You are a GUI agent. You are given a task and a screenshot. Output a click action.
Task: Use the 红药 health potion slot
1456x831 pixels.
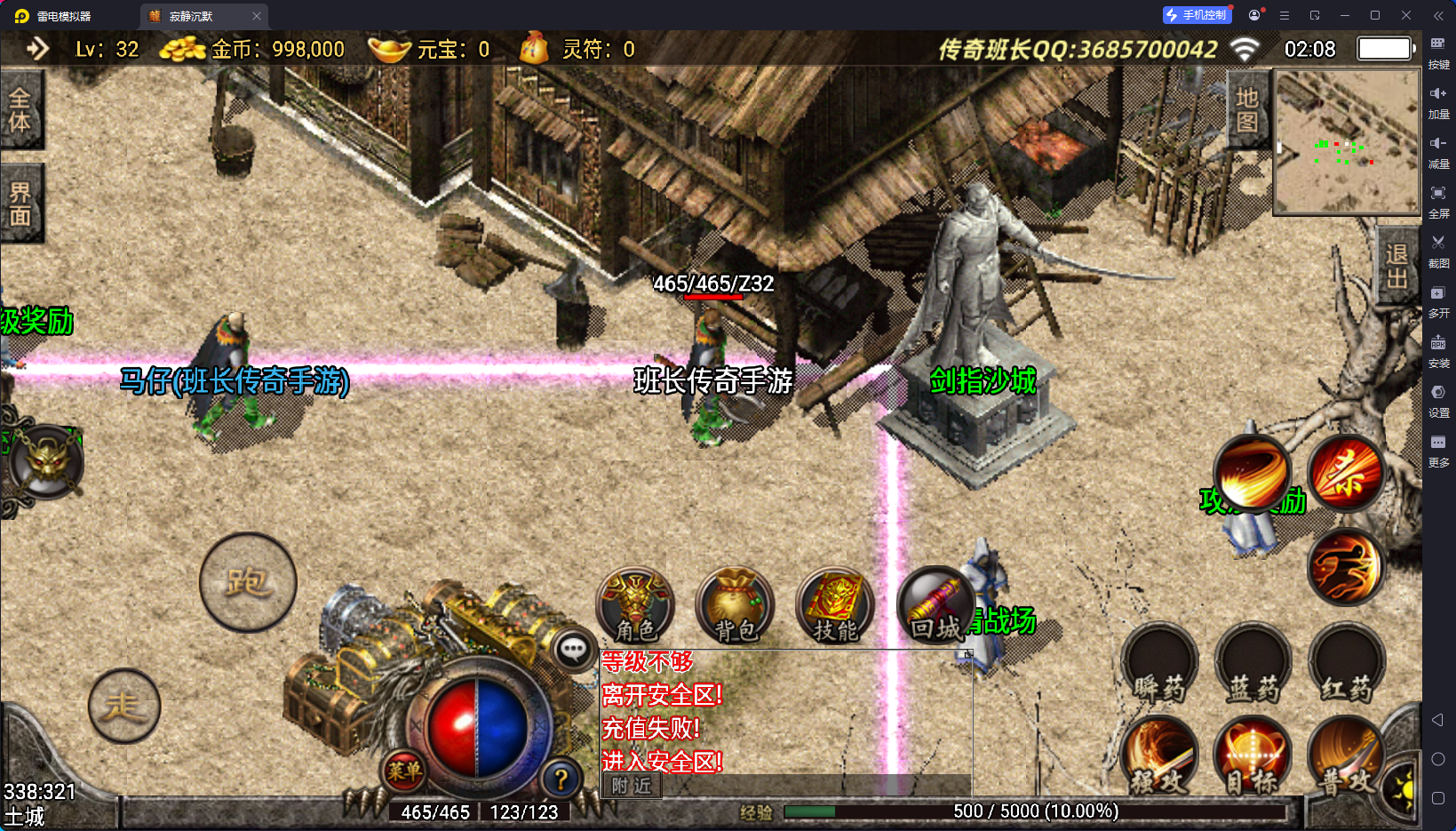1347,664
